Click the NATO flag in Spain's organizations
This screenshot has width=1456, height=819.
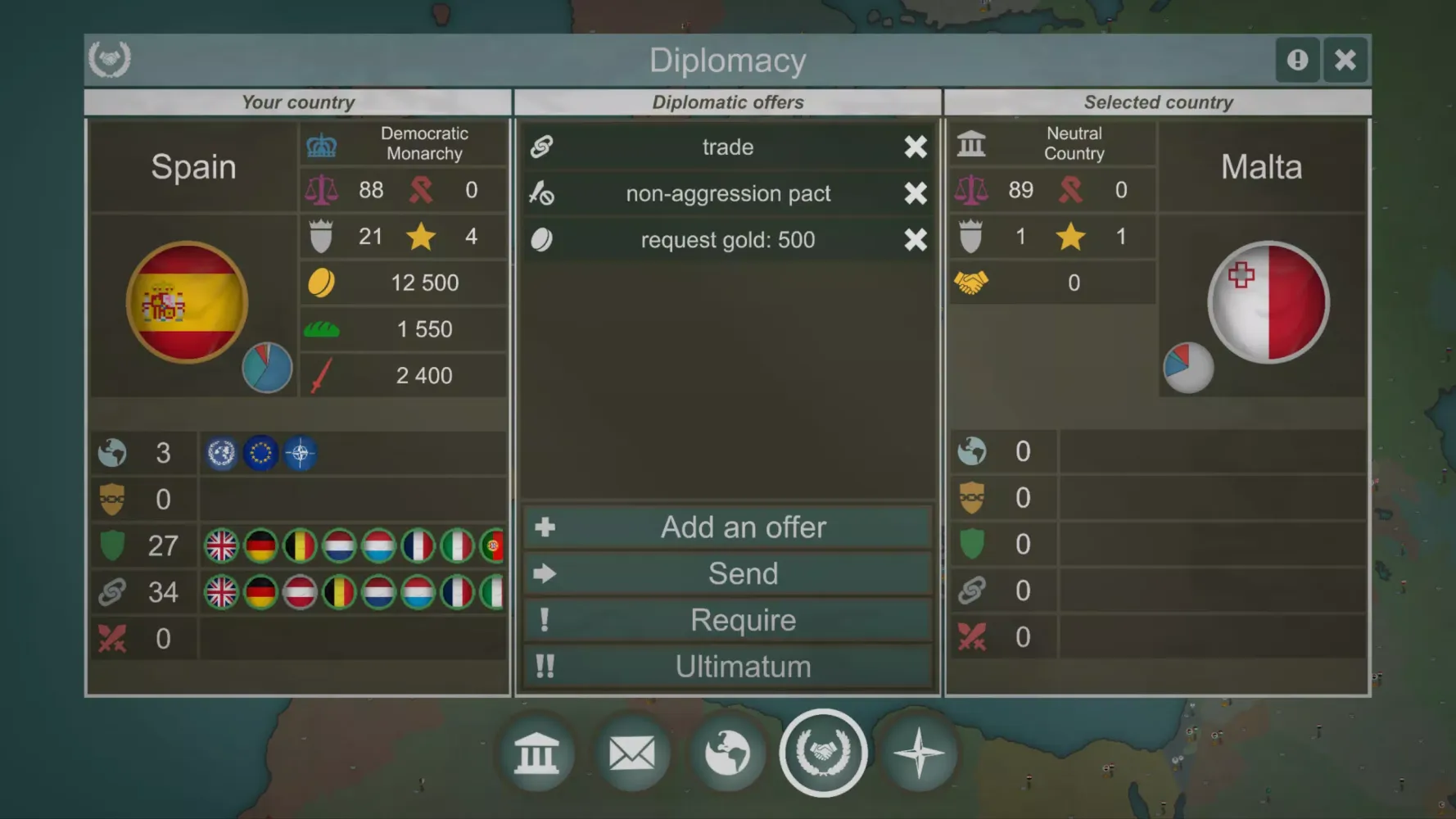click(301, 453)
